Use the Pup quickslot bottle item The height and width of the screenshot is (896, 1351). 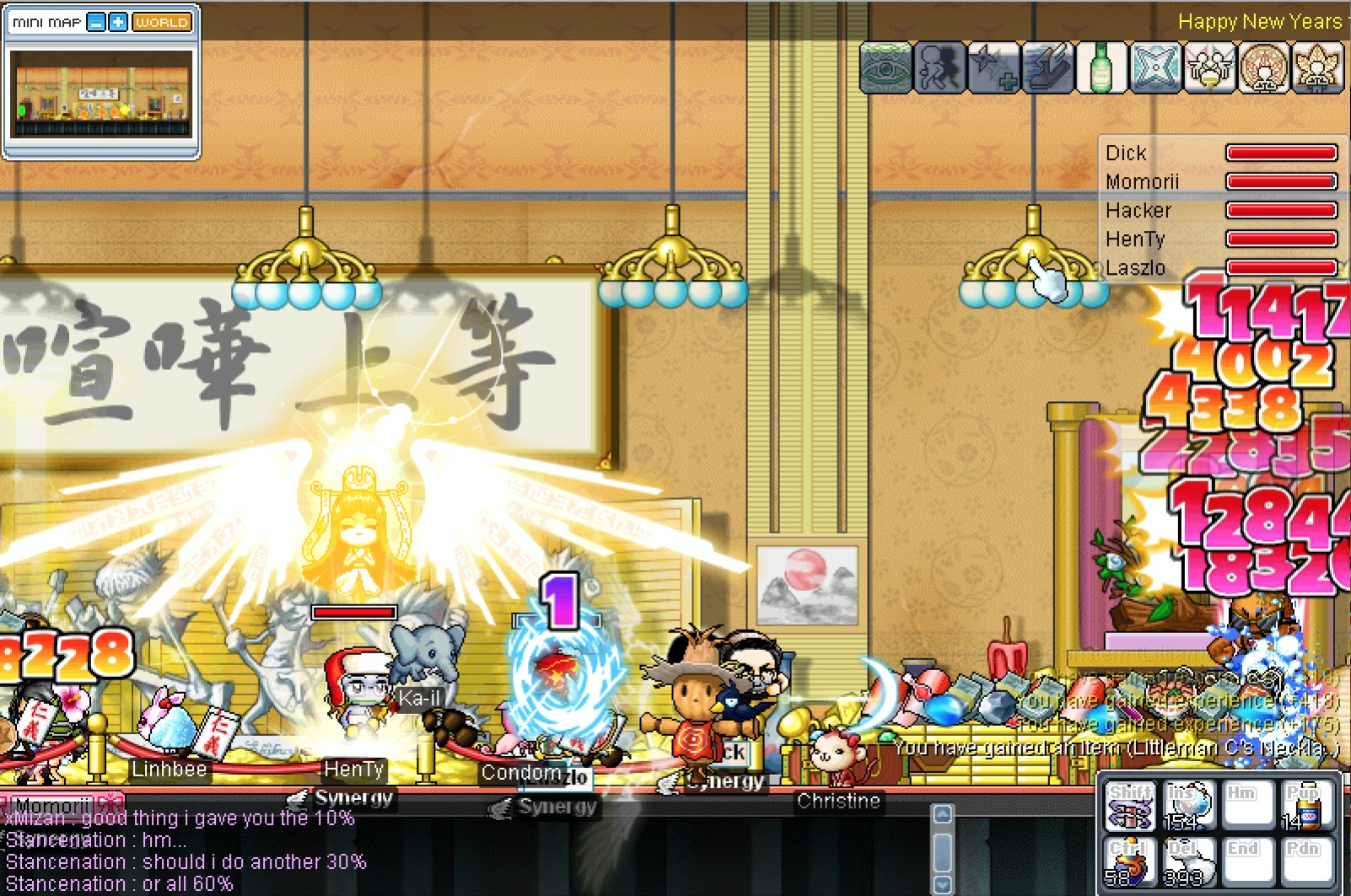(1303, 807)
